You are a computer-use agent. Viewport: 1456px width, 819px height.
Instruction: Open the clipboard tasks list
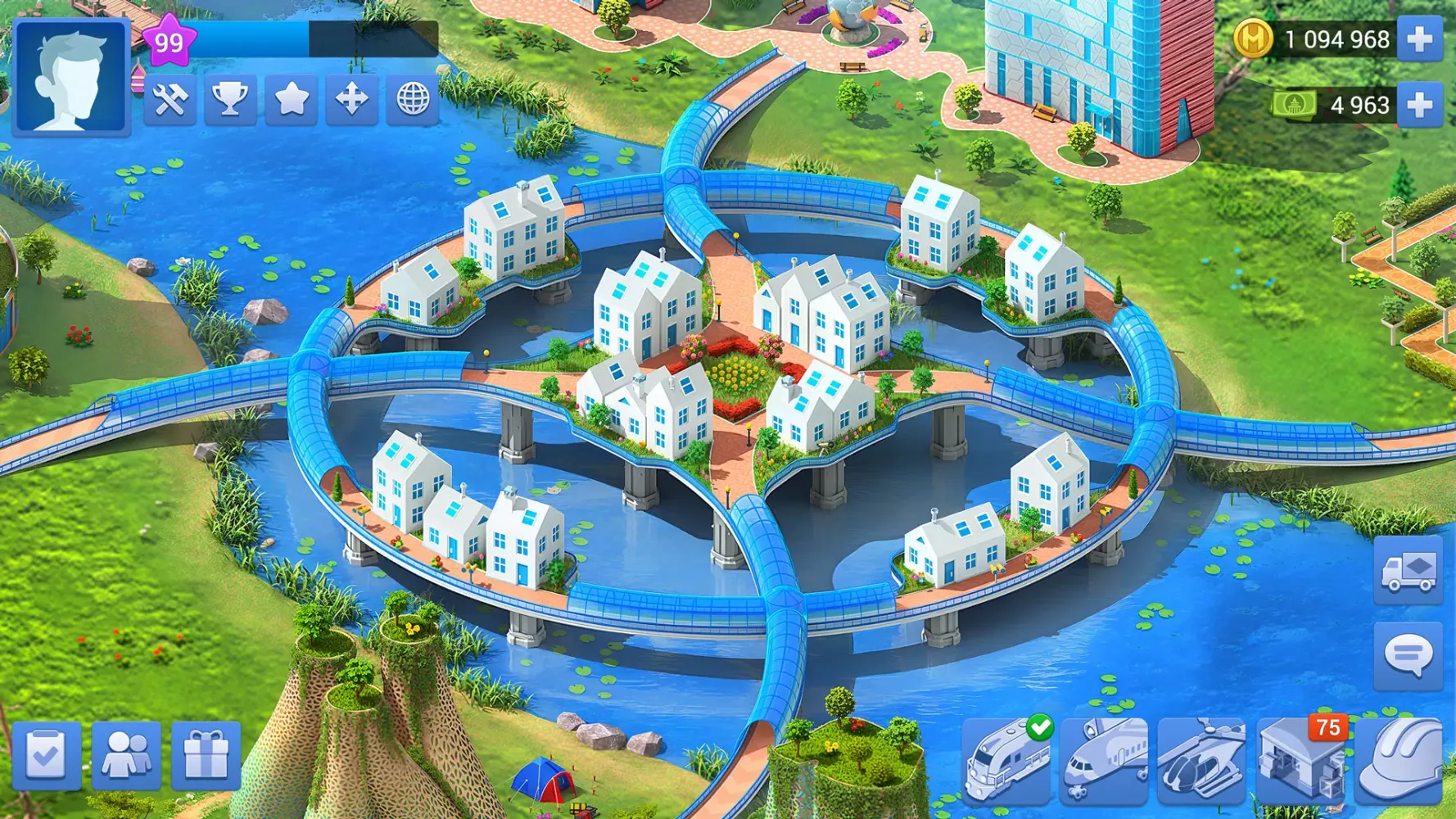click(x=47, y=755)
